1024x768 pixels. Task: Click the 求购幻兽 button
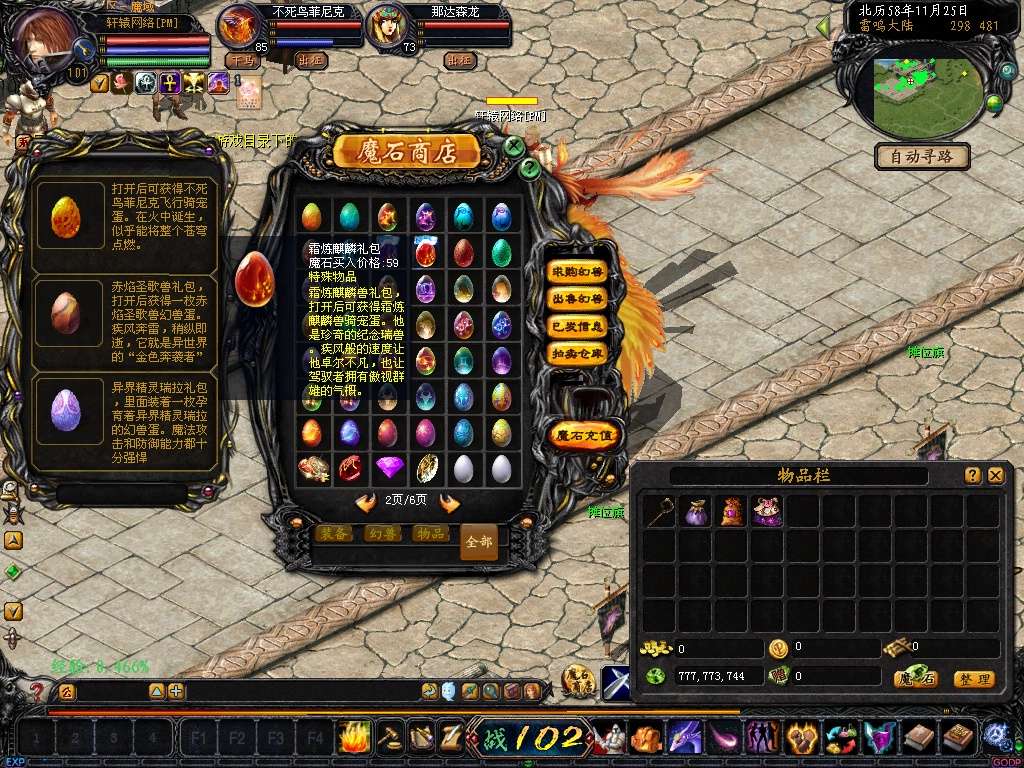(x=577, y=271)
